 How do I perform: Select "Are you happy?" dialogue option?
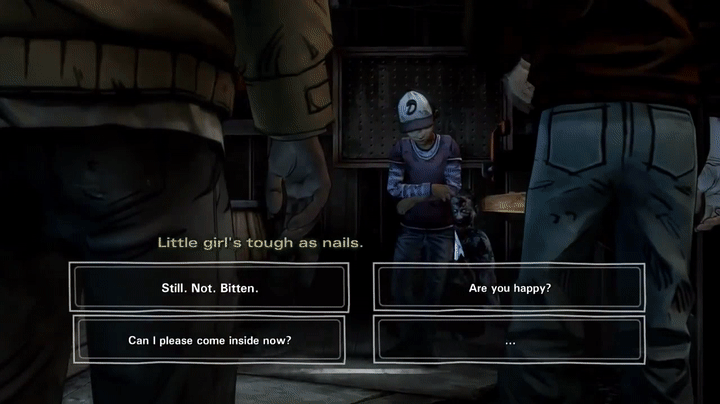coord(510,288)
